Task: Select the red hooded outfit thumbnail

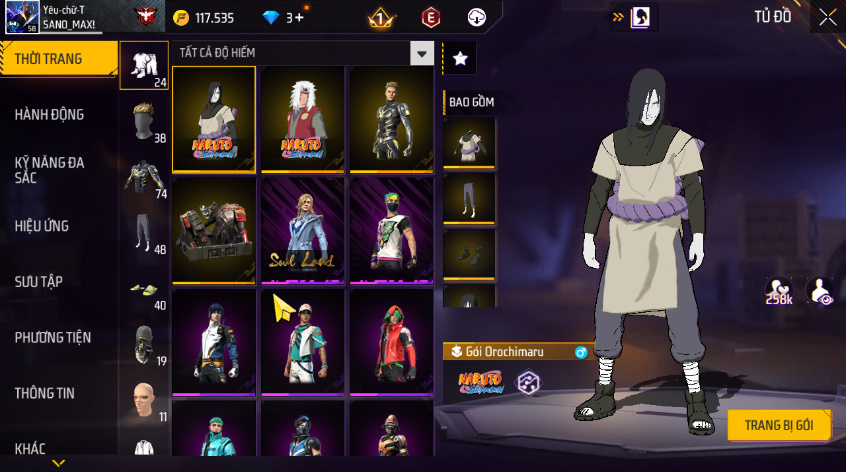Action: (x=391, y=340)
